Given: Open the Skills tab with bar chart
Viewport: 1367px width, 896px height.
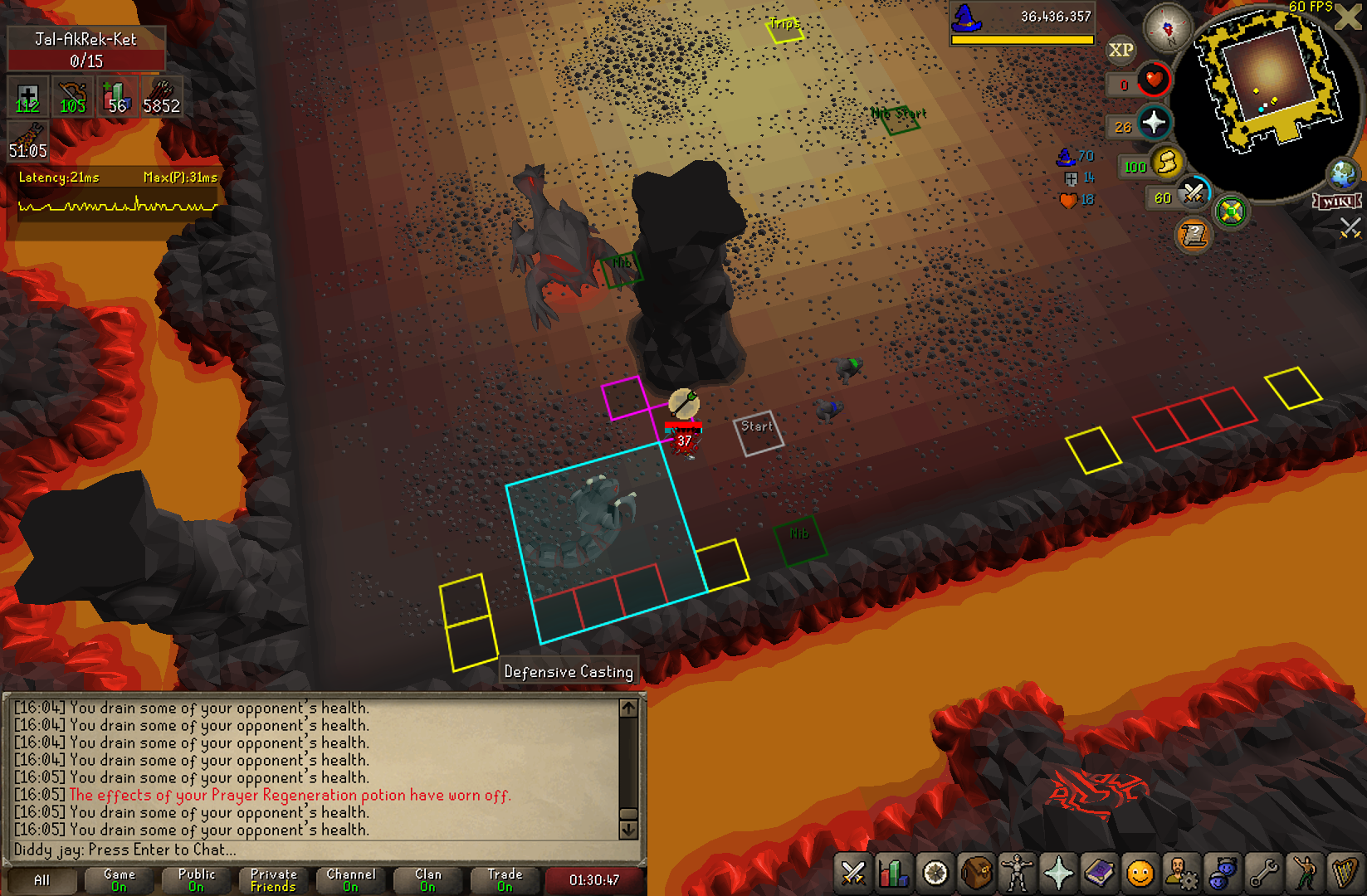Looking at the screenshot, I should 894,874.
